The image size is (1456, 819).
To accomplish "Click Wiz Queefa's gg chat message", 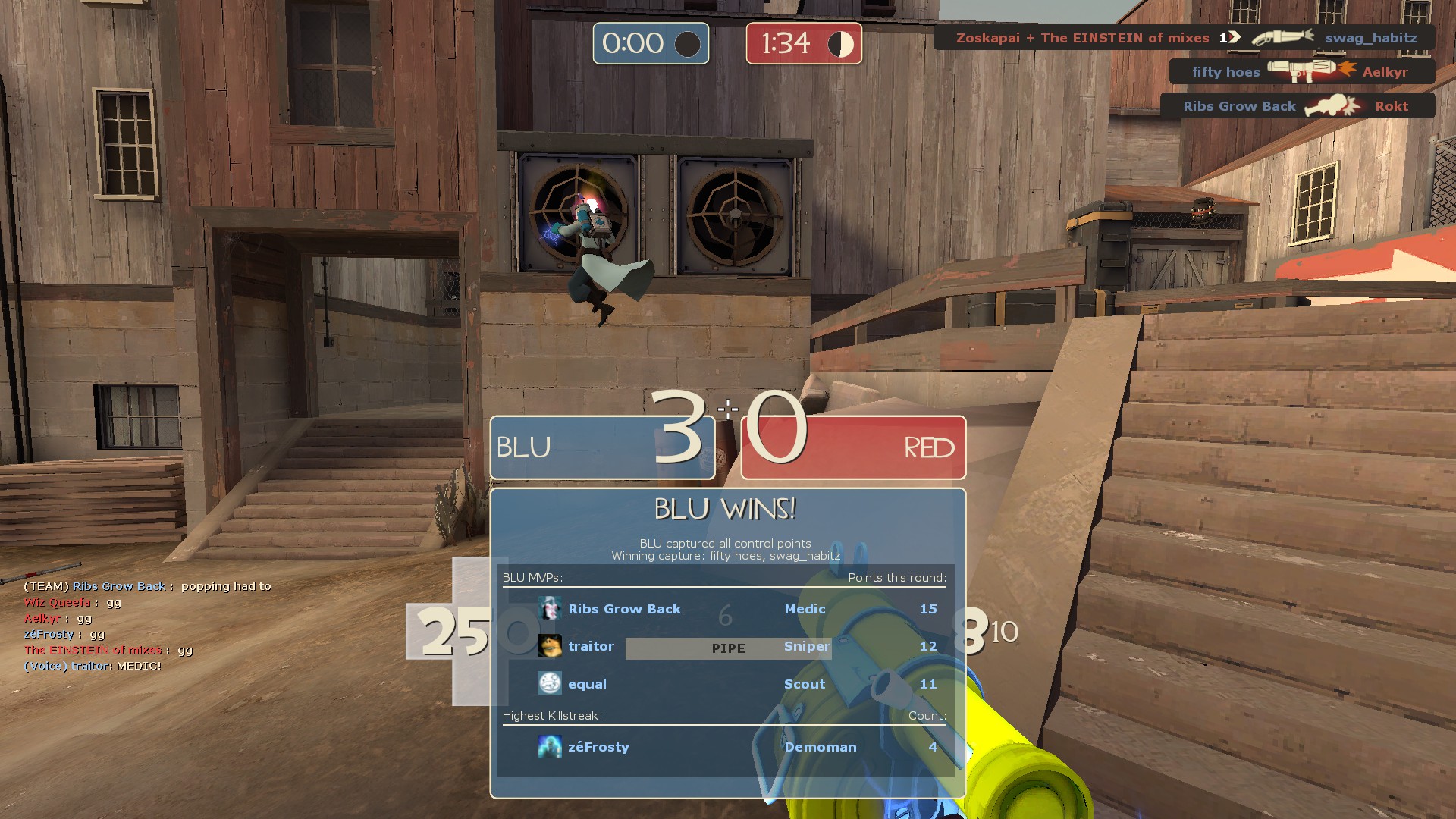I will tap(73, 602).
